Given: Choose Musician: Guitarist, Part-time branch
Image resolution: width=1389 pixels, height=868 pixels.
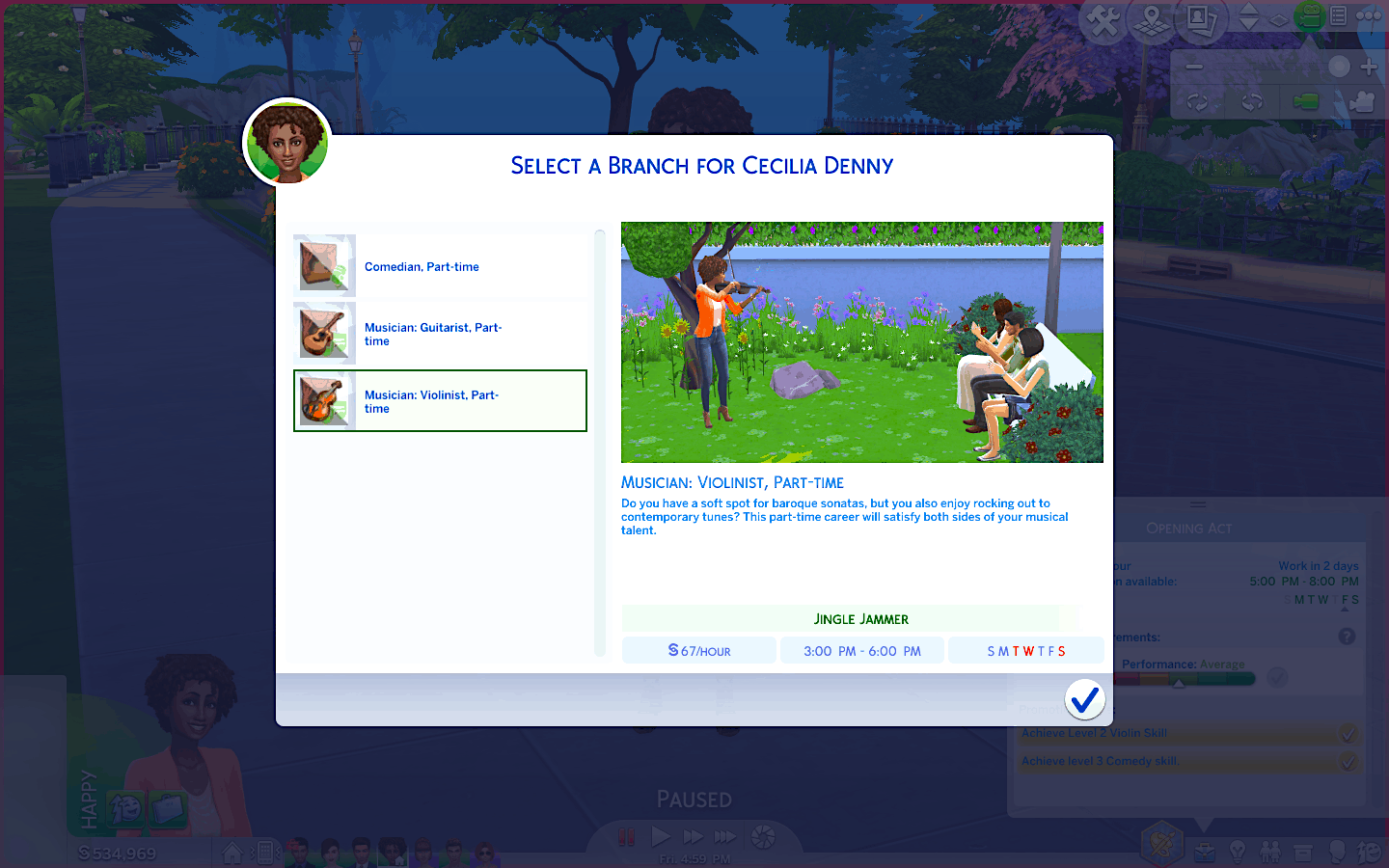Looking at the screenshot, I should coord(440,334).
